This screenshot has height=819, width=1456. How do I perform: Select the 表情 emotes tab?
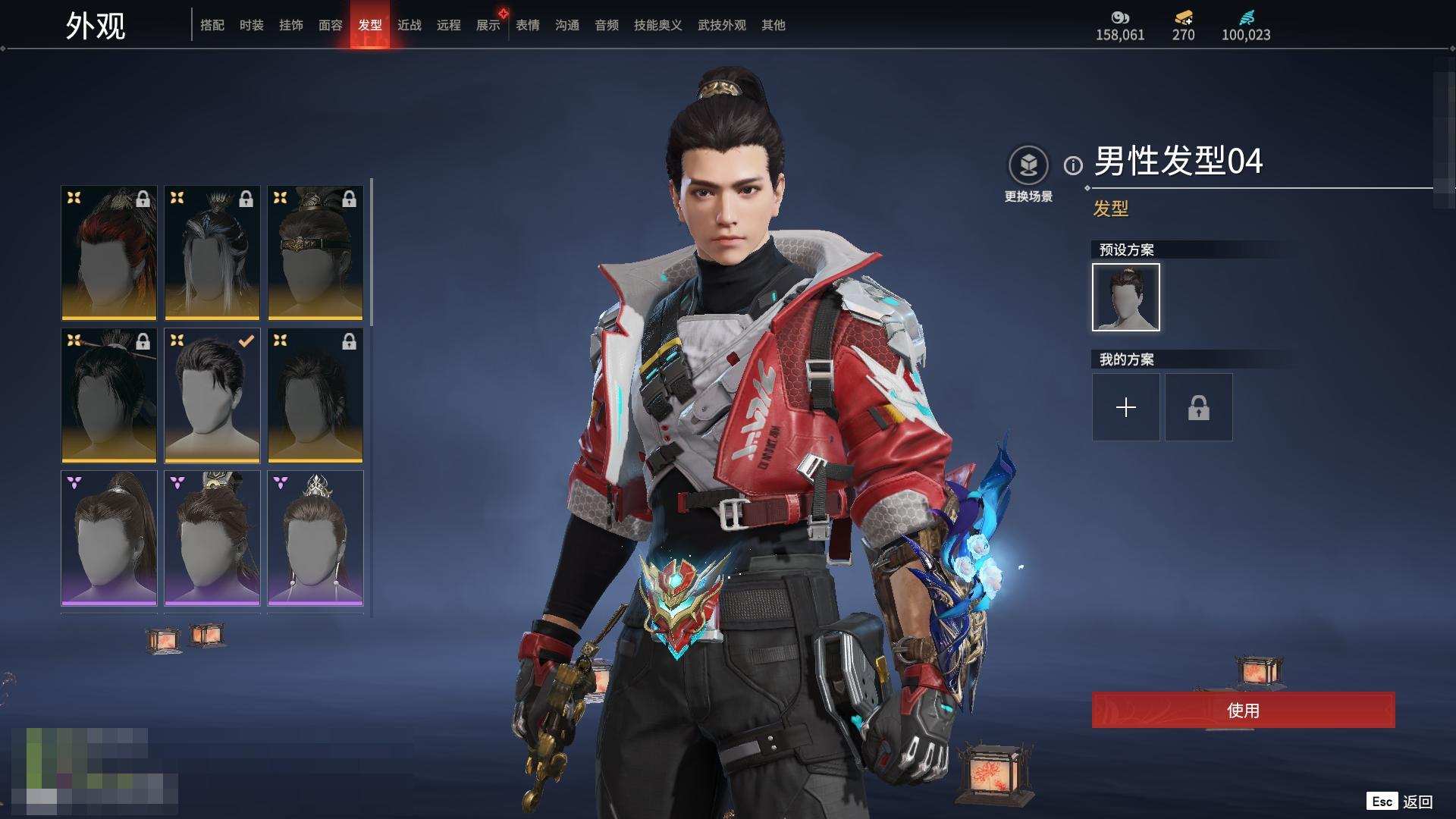click(x=527, y=25)
